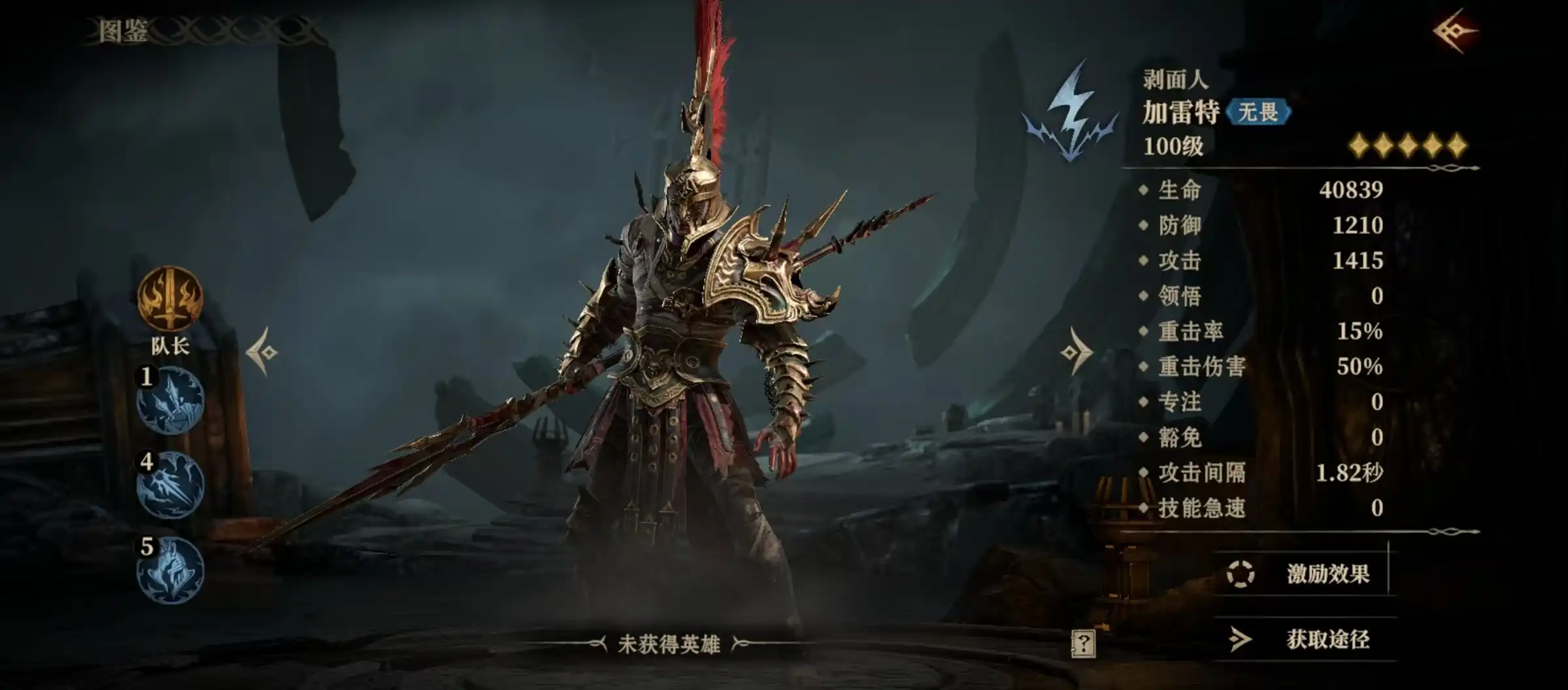Tap the 无畏 trait tag
The height and width of the screenshot is (690, 1568).
click(1258, 112)
